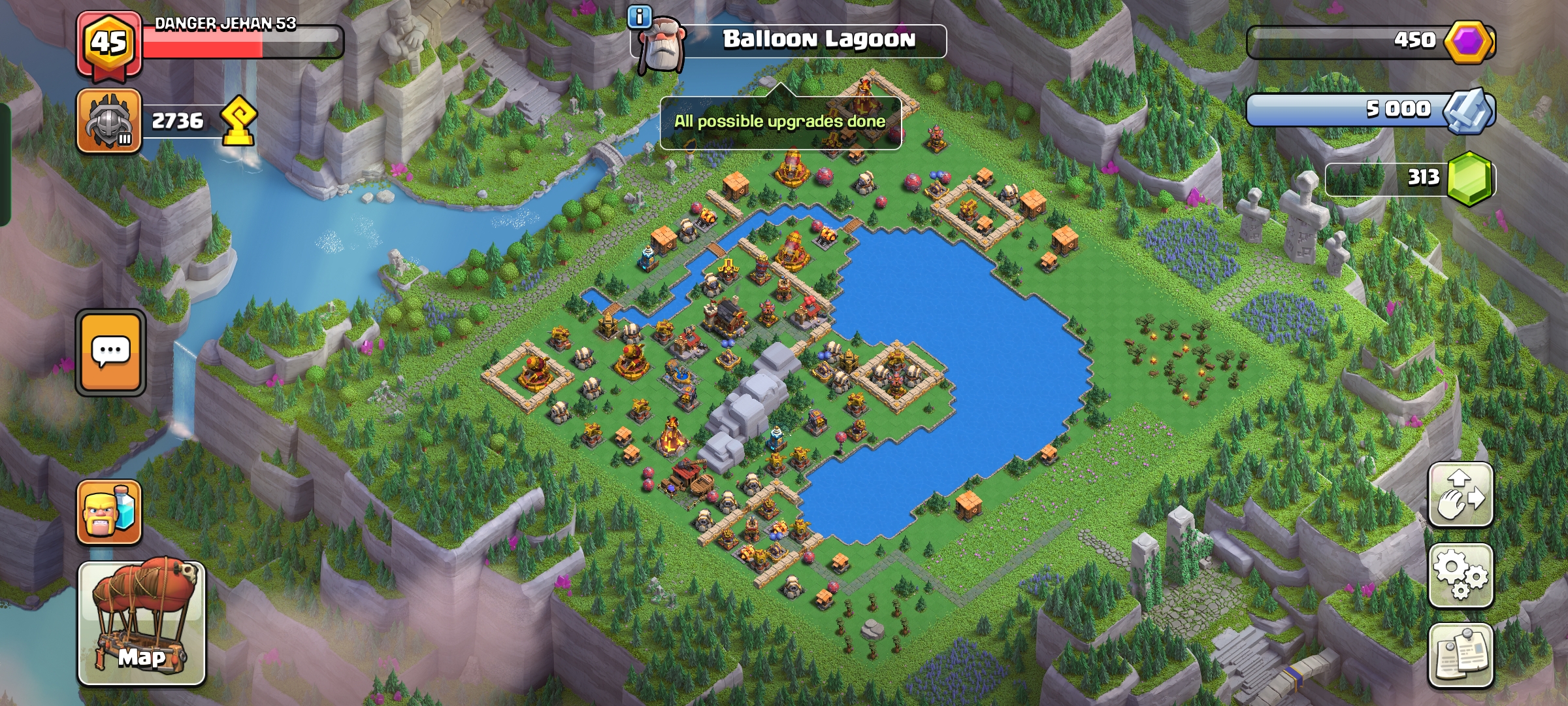The width and height of the screenshot is (1568, 706).
Task: Tap the golden trophy icon
Action: [x=238, y=121]
